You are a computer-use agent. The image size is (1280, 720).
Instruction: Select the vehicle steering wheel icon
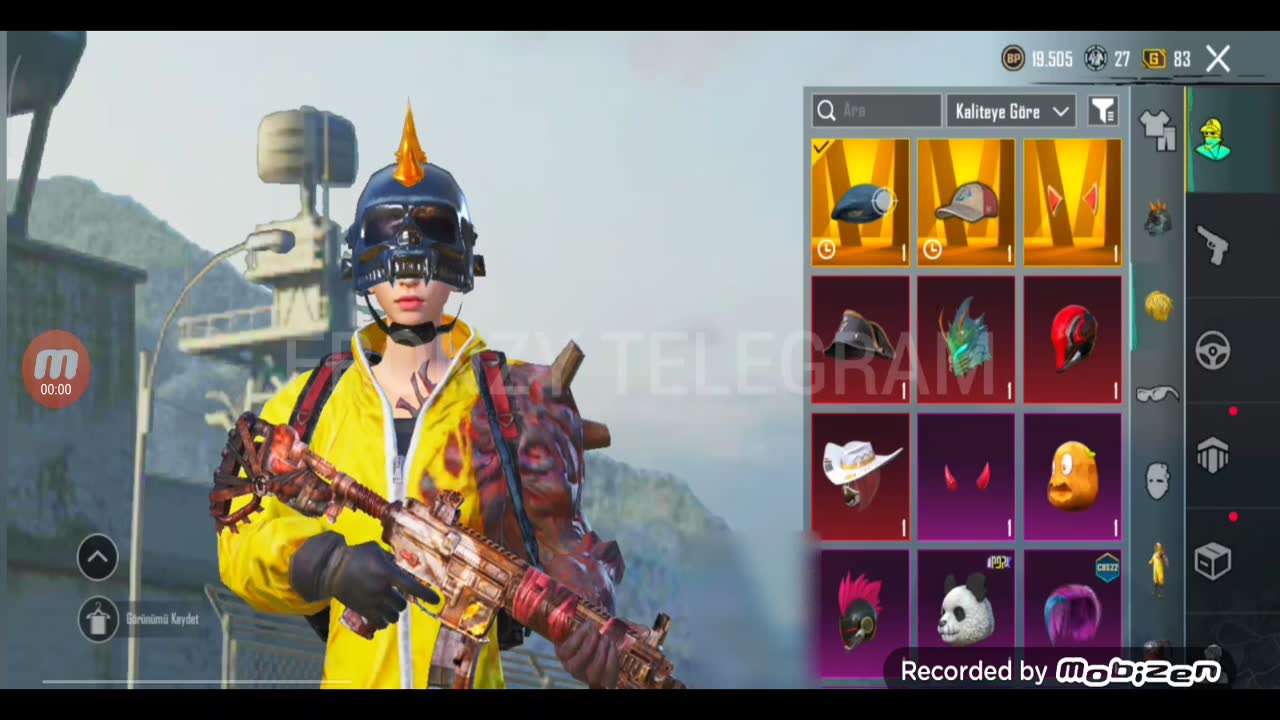click(x=1213, y=350)
